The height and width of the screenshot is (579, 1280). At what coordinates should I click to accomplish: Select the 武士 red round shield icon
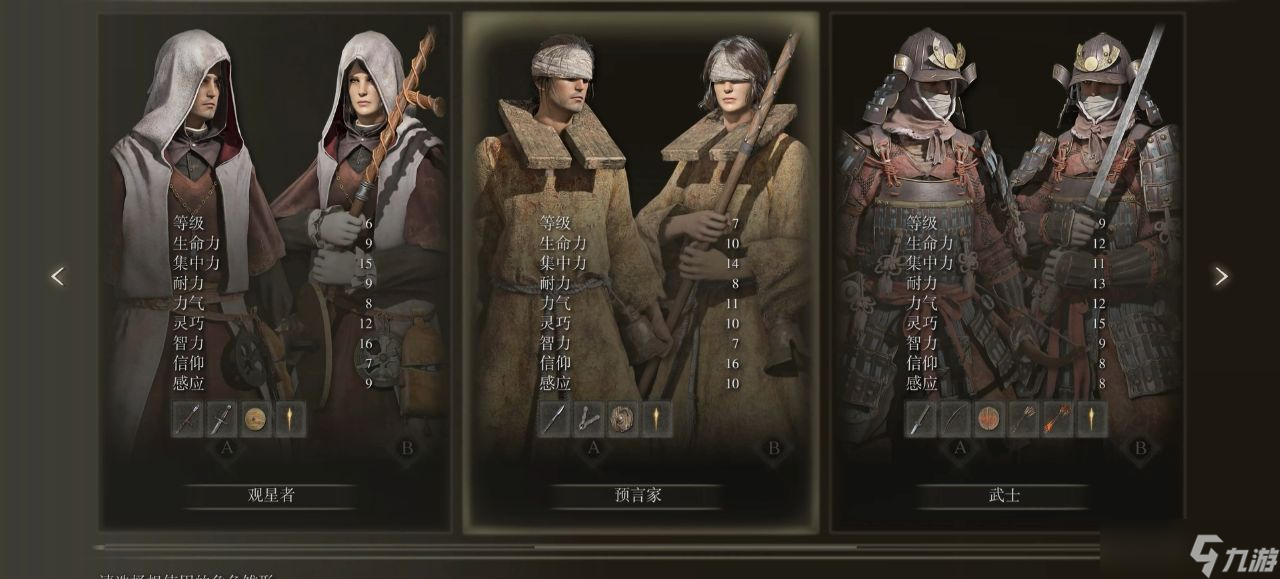click(990, 420)
